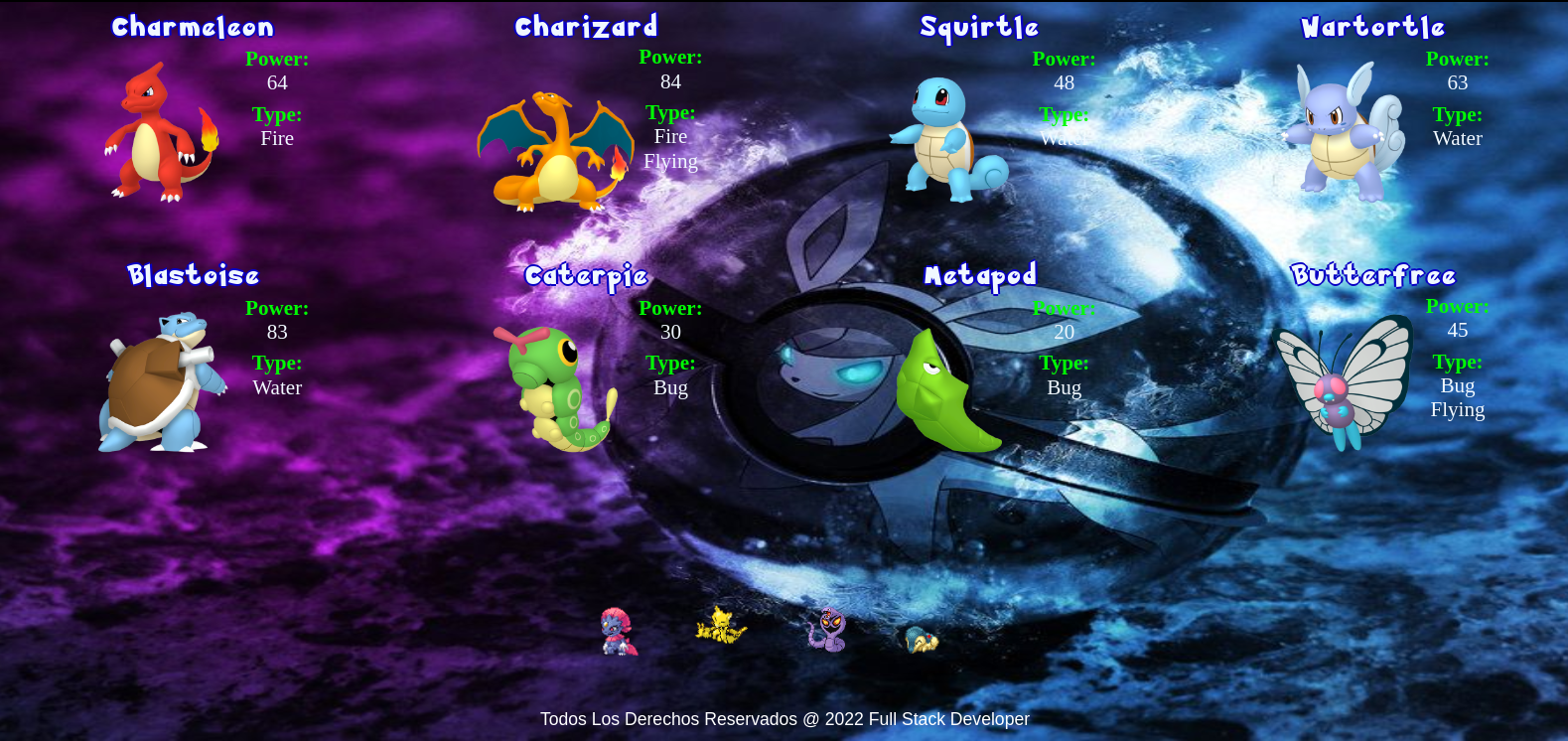Click the Fire type label under Charmeleon
1568x741 pixels.
click(x=277, y=138)
